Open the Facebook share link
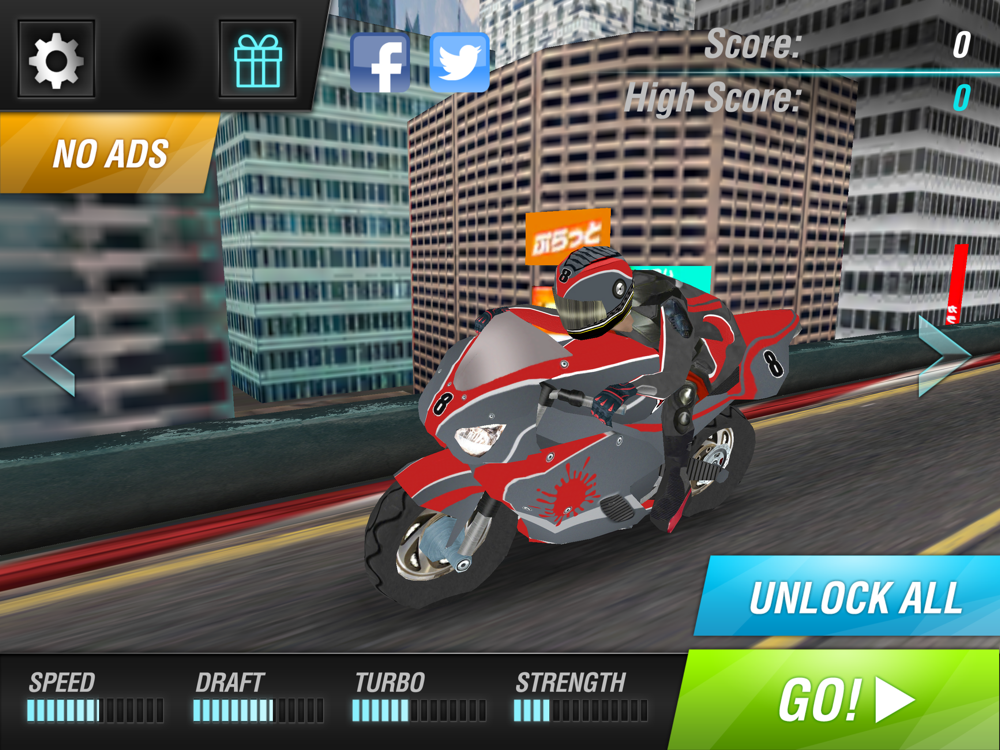Image resolution: width=1000 pixels, height=750 pixels. coord(380,63)
